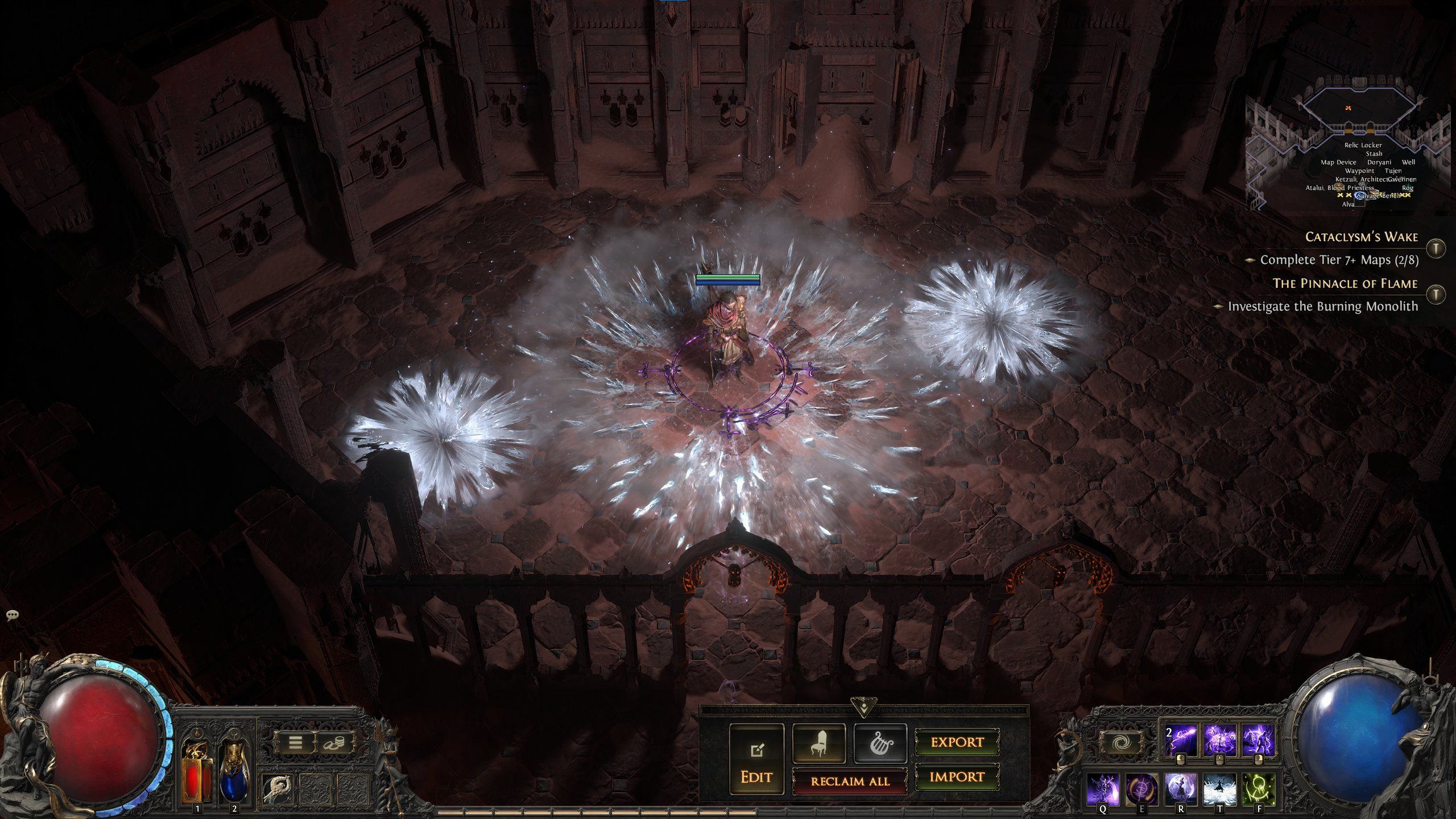The image size is (1456, 819).
Task: Trigger the green sigil skill on F
Action: point(1258,789)
